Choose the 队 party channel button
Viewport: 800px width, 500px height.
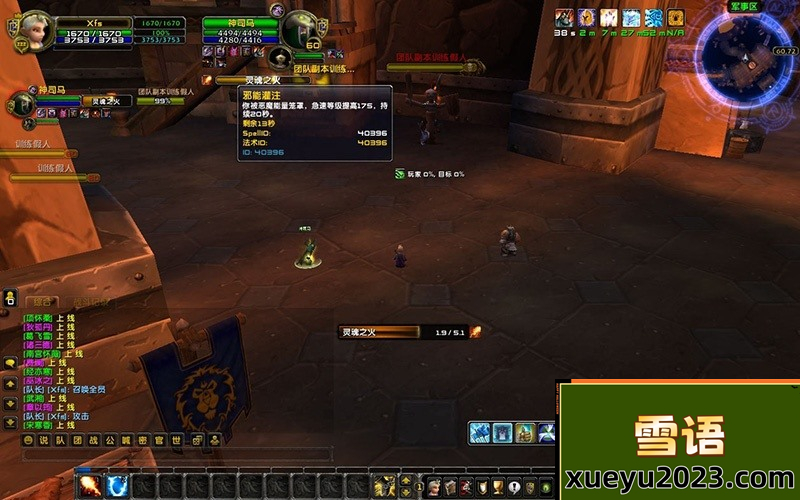point(58,440)
